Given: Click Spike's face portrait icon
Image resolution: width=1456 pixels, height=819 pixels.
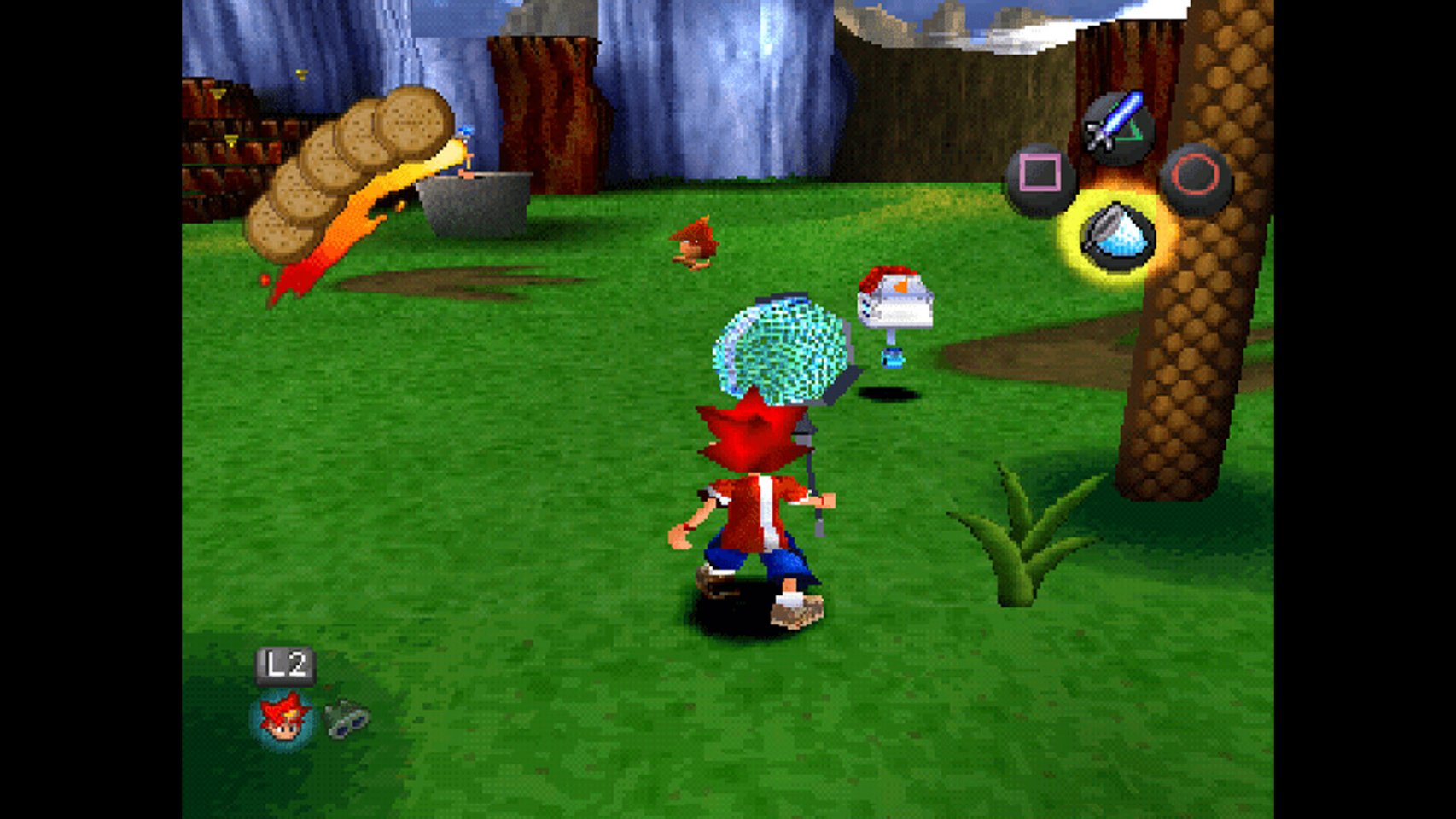Looking at the screenshot, I should click(x=284, y=717).
